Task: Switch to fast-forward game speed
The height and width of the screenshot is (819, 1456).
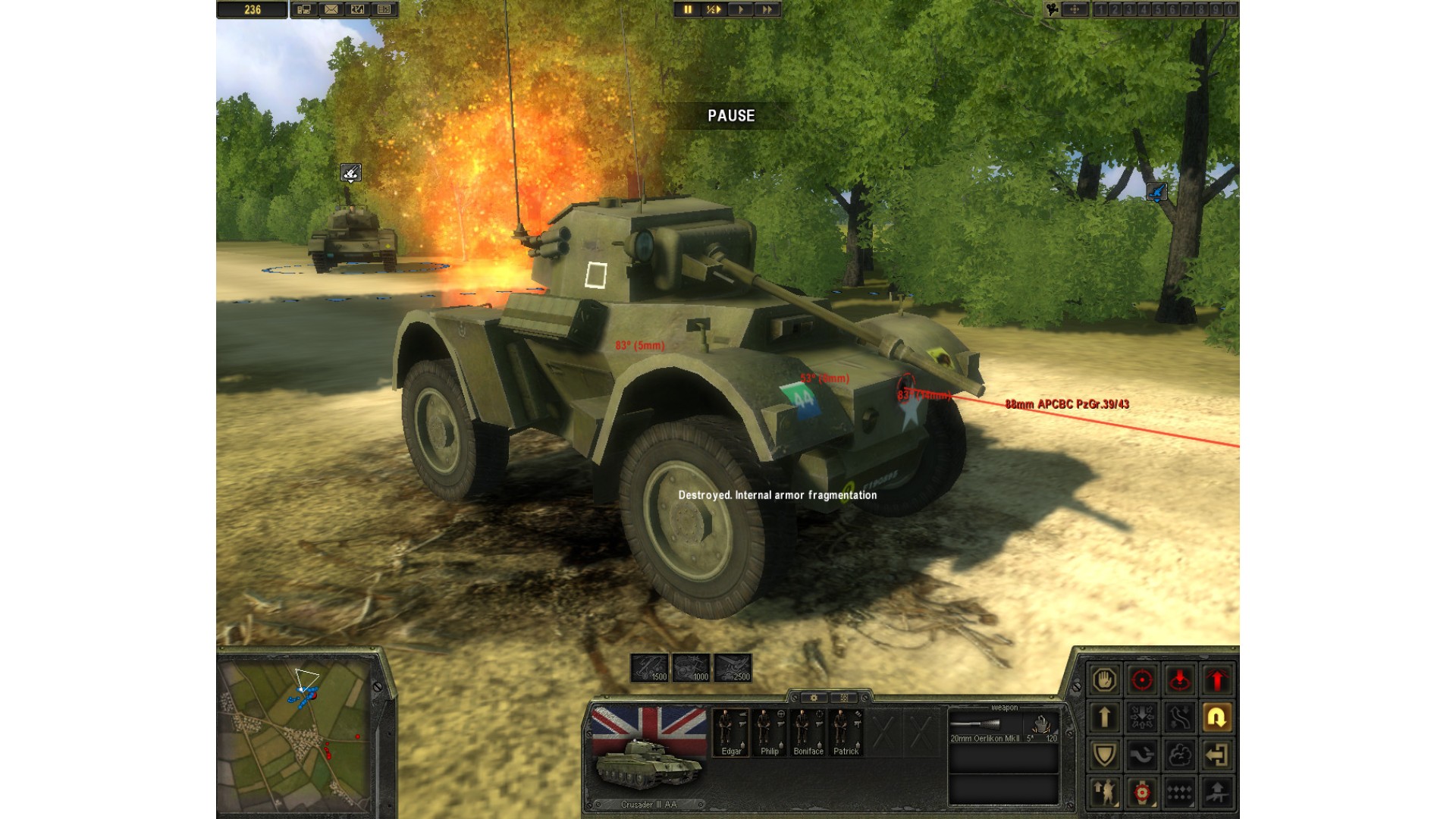Action: 767,10
